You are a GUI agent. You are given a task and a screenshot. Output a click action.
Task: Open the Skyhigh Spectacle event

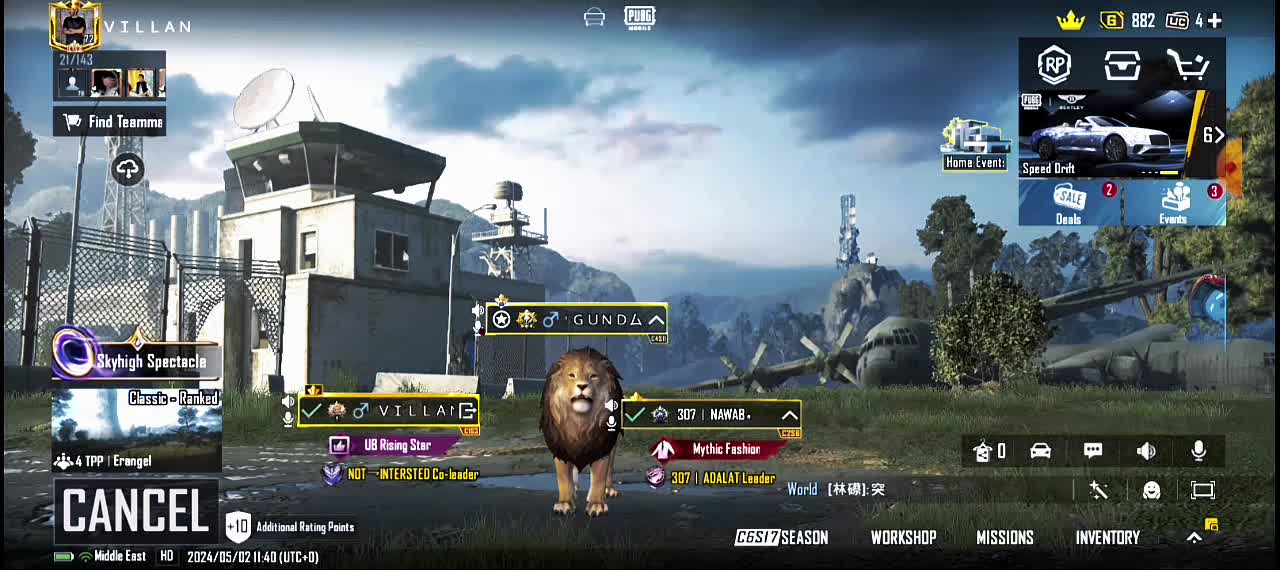click(136, 358)
